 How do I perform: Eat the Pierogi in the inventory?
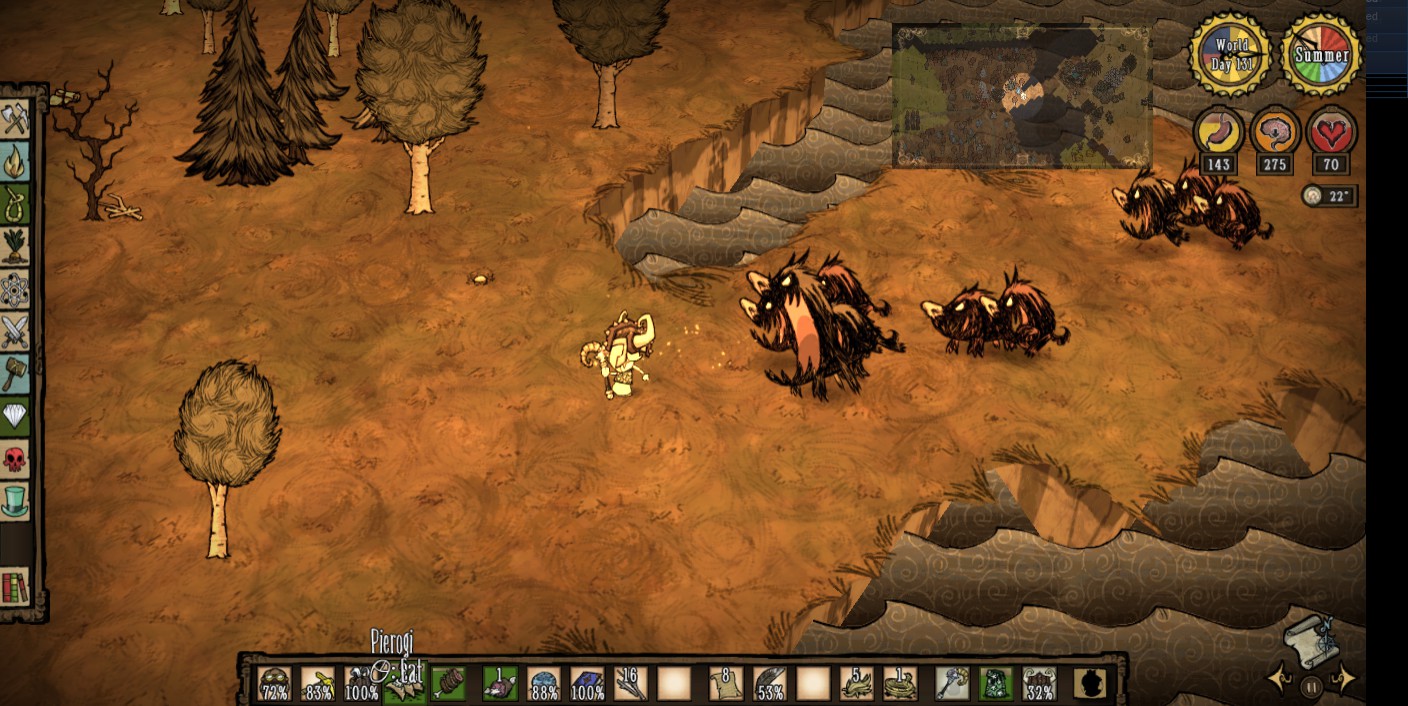(x=405, y=684)
